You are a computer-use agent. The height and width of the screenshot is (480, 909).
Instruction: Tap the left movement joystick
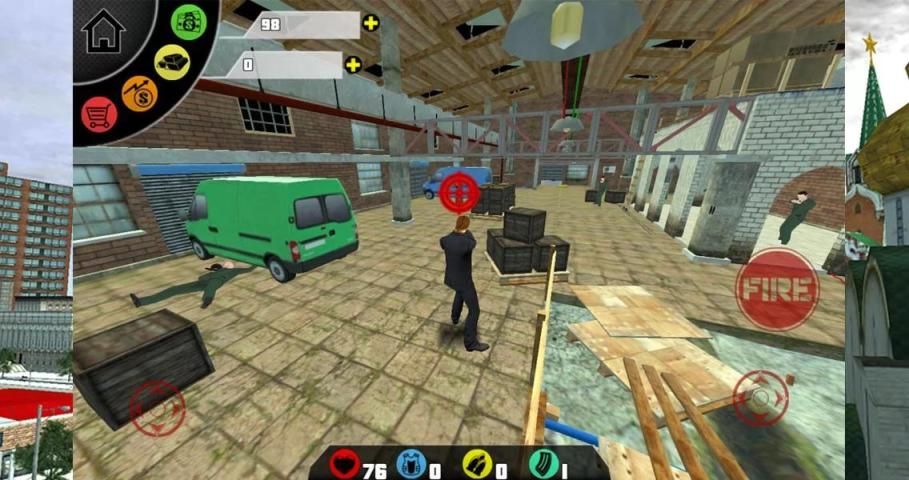pyautogui.click(x=158, y=407)
